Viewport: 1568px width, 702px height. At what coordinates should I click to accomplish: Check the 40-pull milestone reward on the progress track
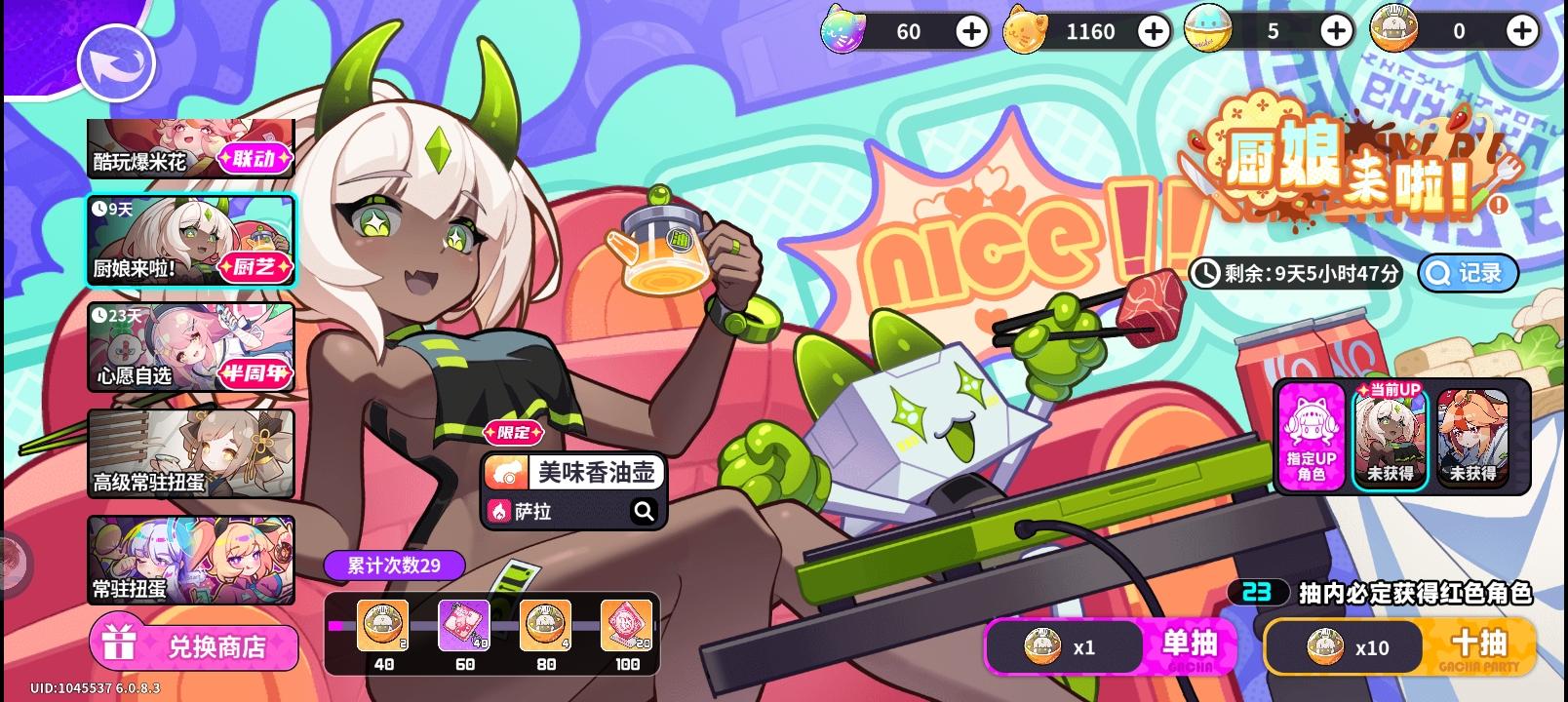[383, 624]
